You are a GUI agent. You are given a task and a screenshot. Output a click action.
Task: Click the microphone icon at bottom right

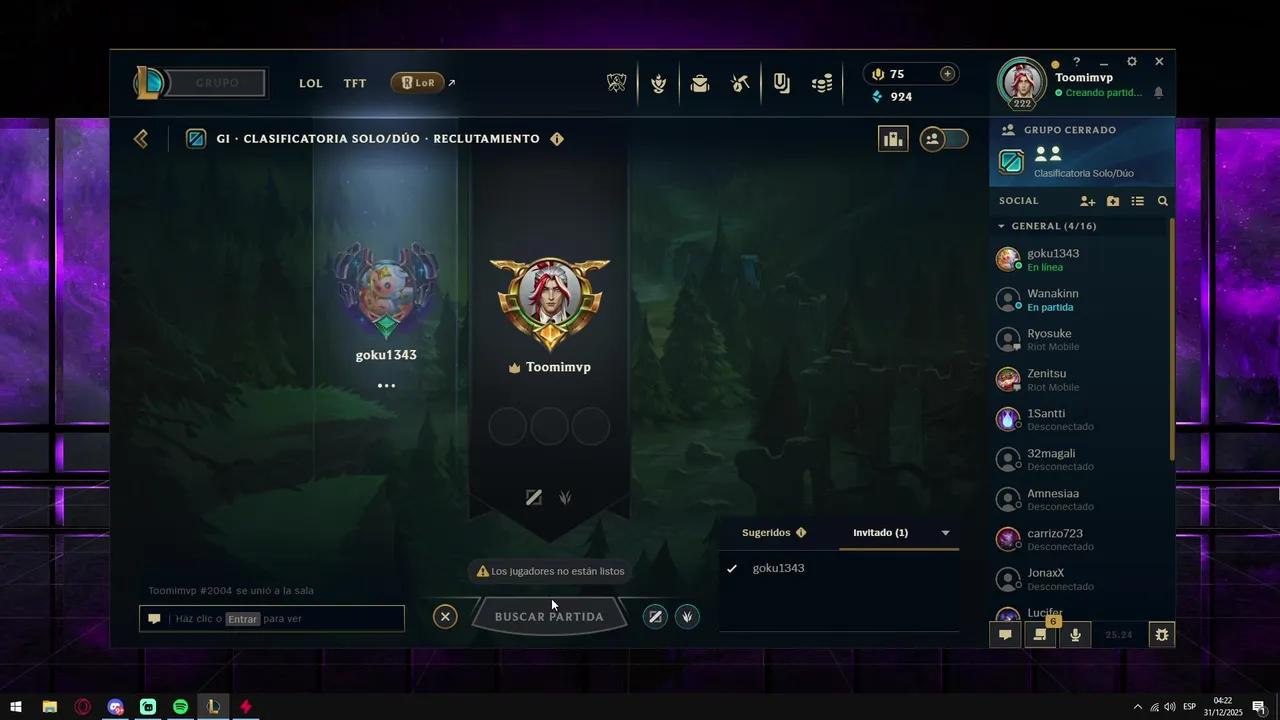(1075, 634)
